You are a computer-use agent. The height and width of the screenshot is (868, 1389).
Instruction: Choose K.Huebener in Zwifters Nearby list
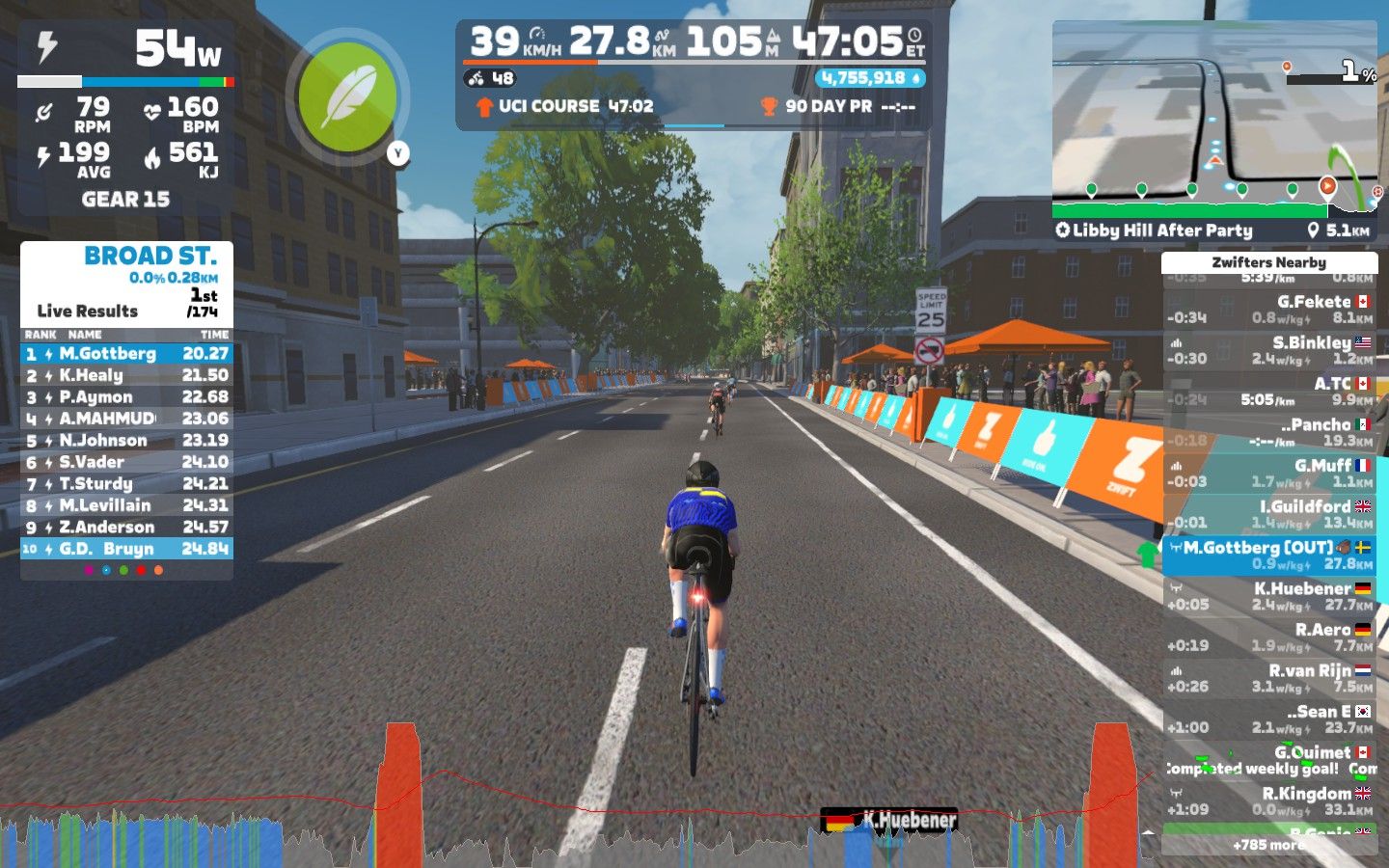point(1268,596)
